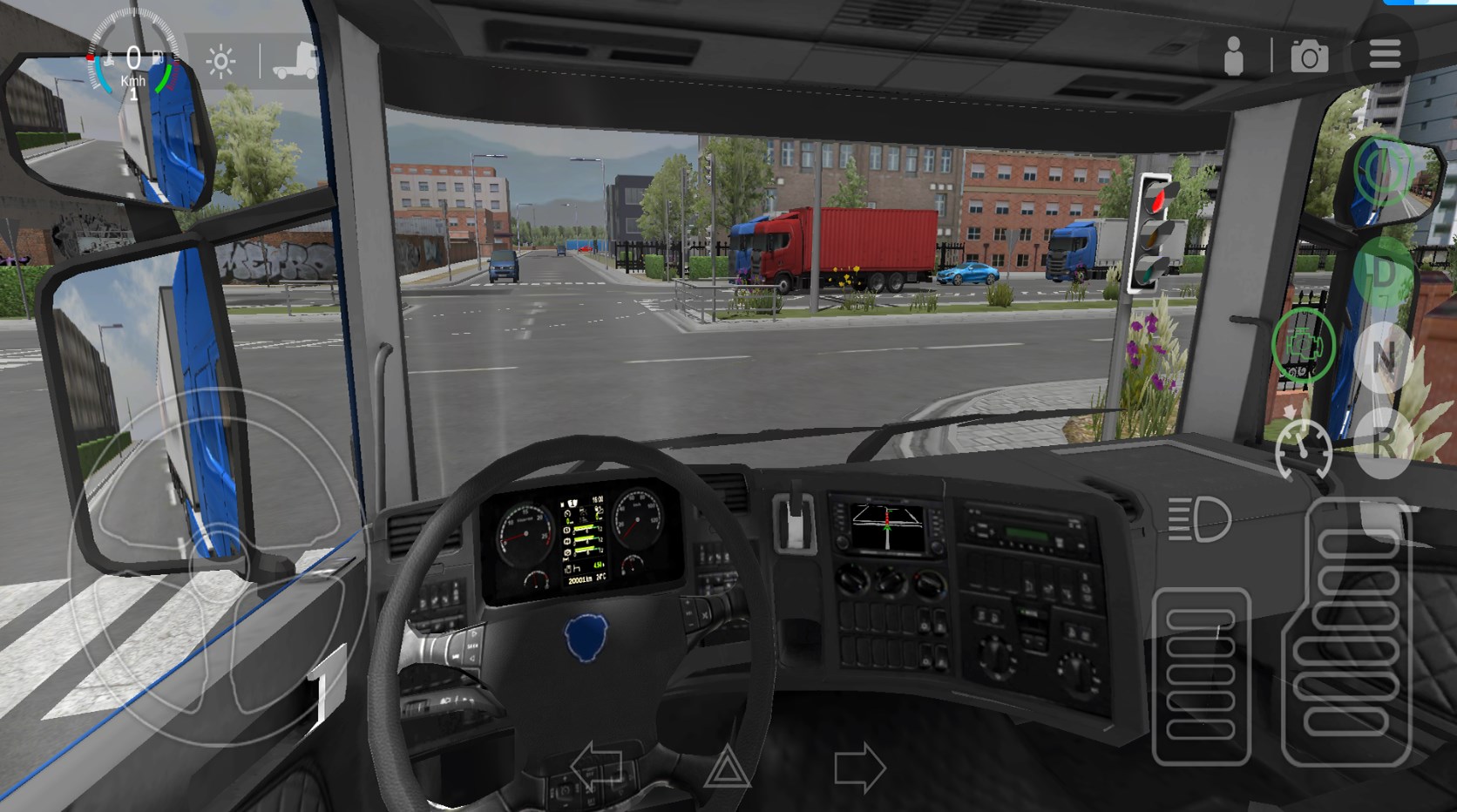The width and height of the screenshot is (1457, 812).
Task: Tap the accelerator pedal
Action: tap(1347, 632)
